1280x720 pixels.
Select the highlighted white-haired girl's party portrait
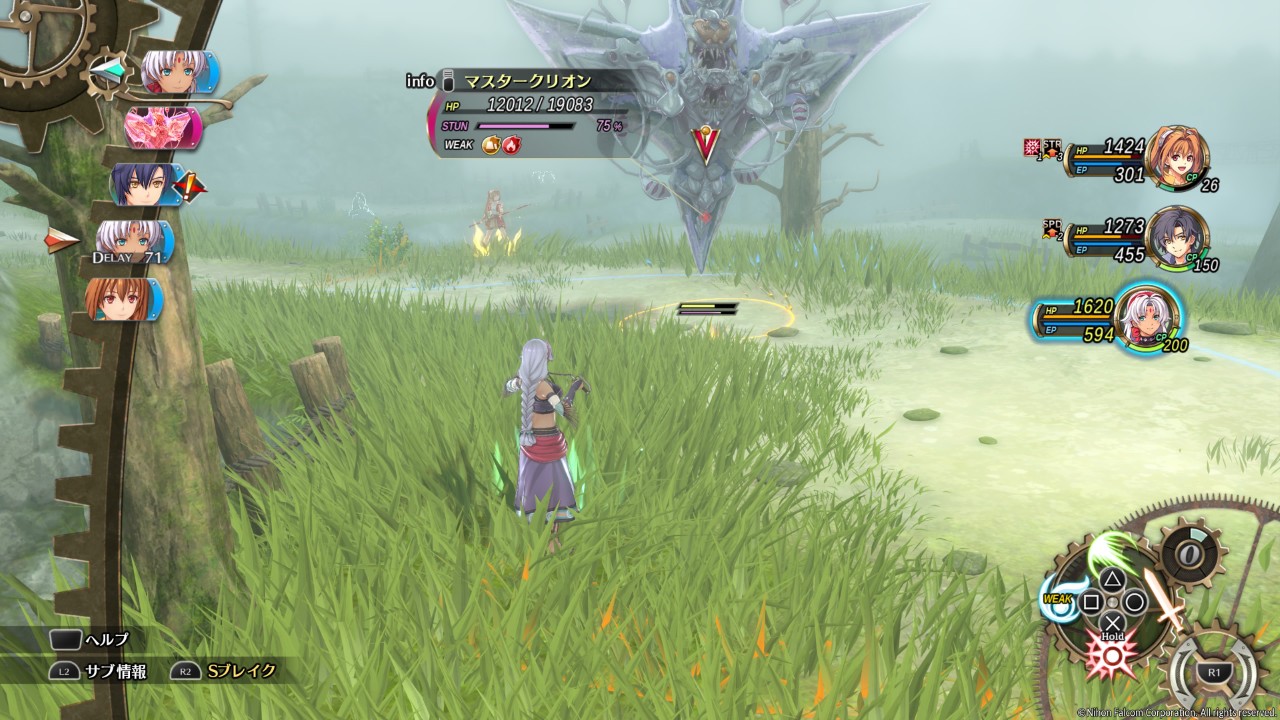click(1146, 316)
